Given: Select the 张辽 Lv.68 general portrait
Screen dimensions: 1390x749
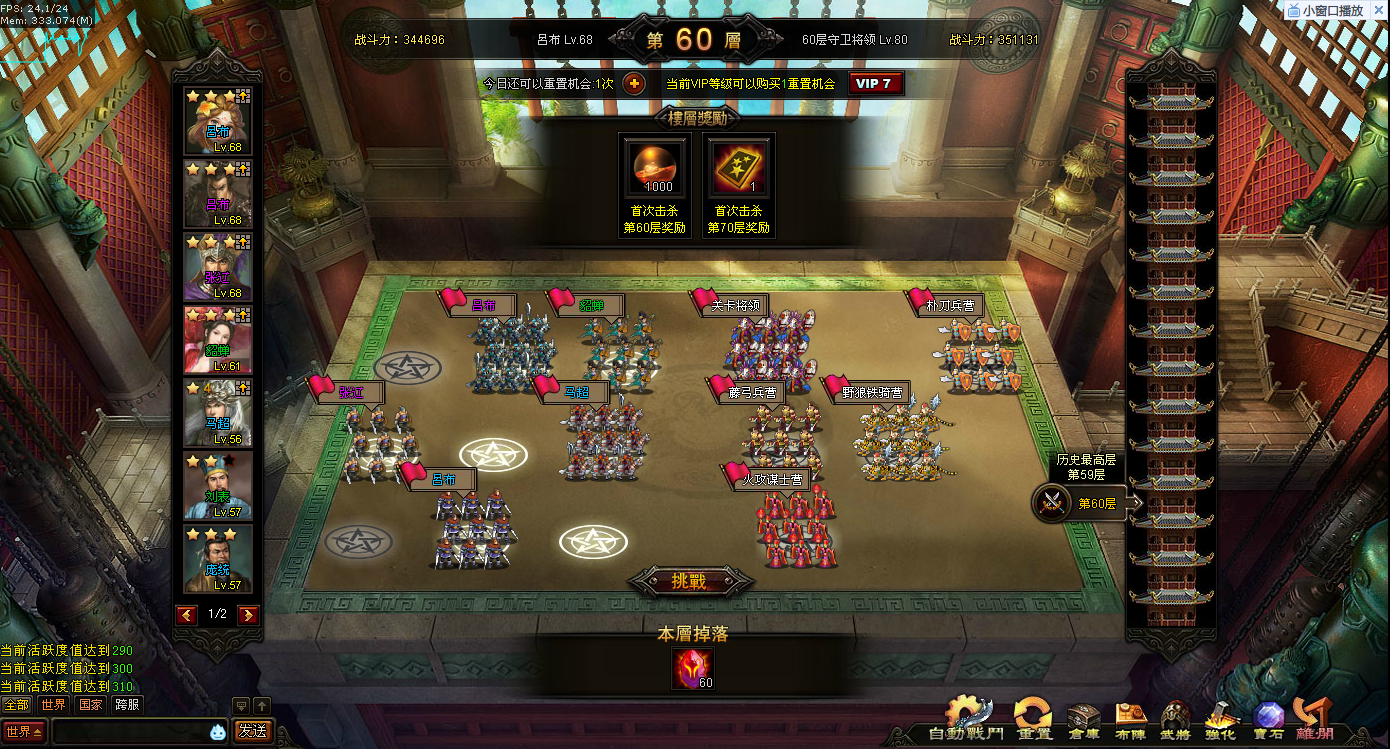Looking at the screenshot, I should [x=218, y=267].
